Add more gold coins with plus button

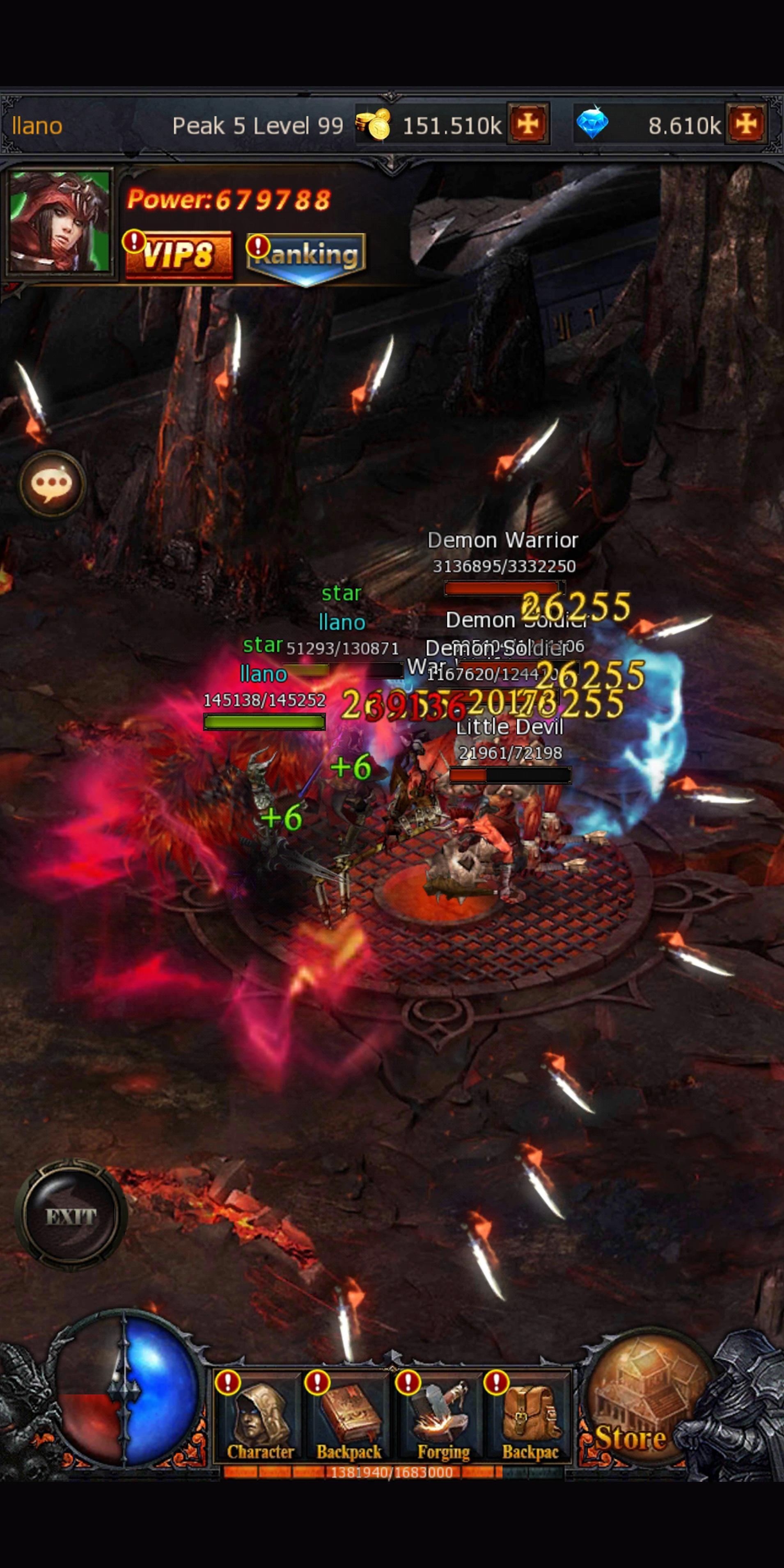(x=528, y=124)
